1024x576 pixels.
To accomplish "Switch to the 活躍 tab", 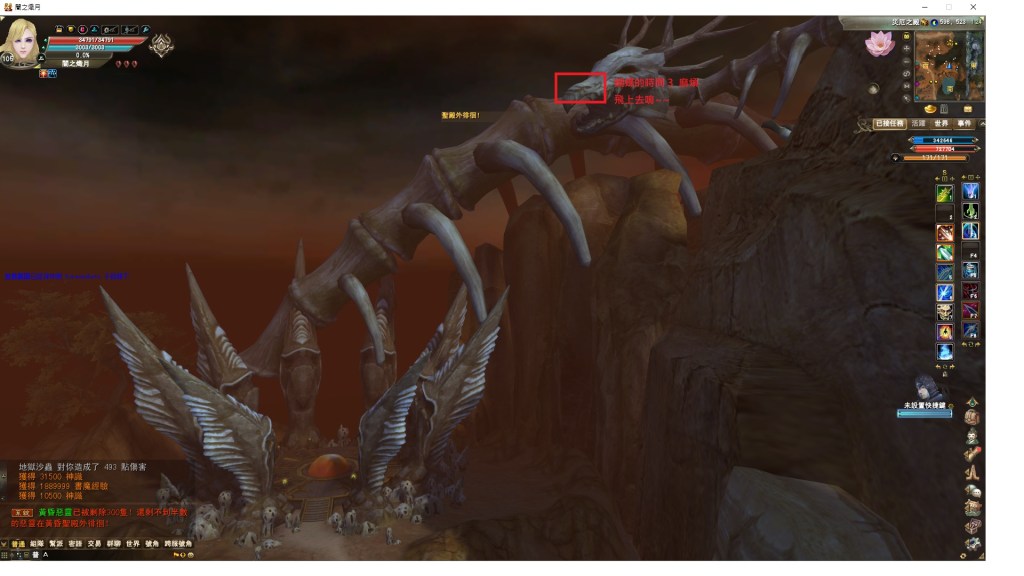I will (x=918, y=124).
